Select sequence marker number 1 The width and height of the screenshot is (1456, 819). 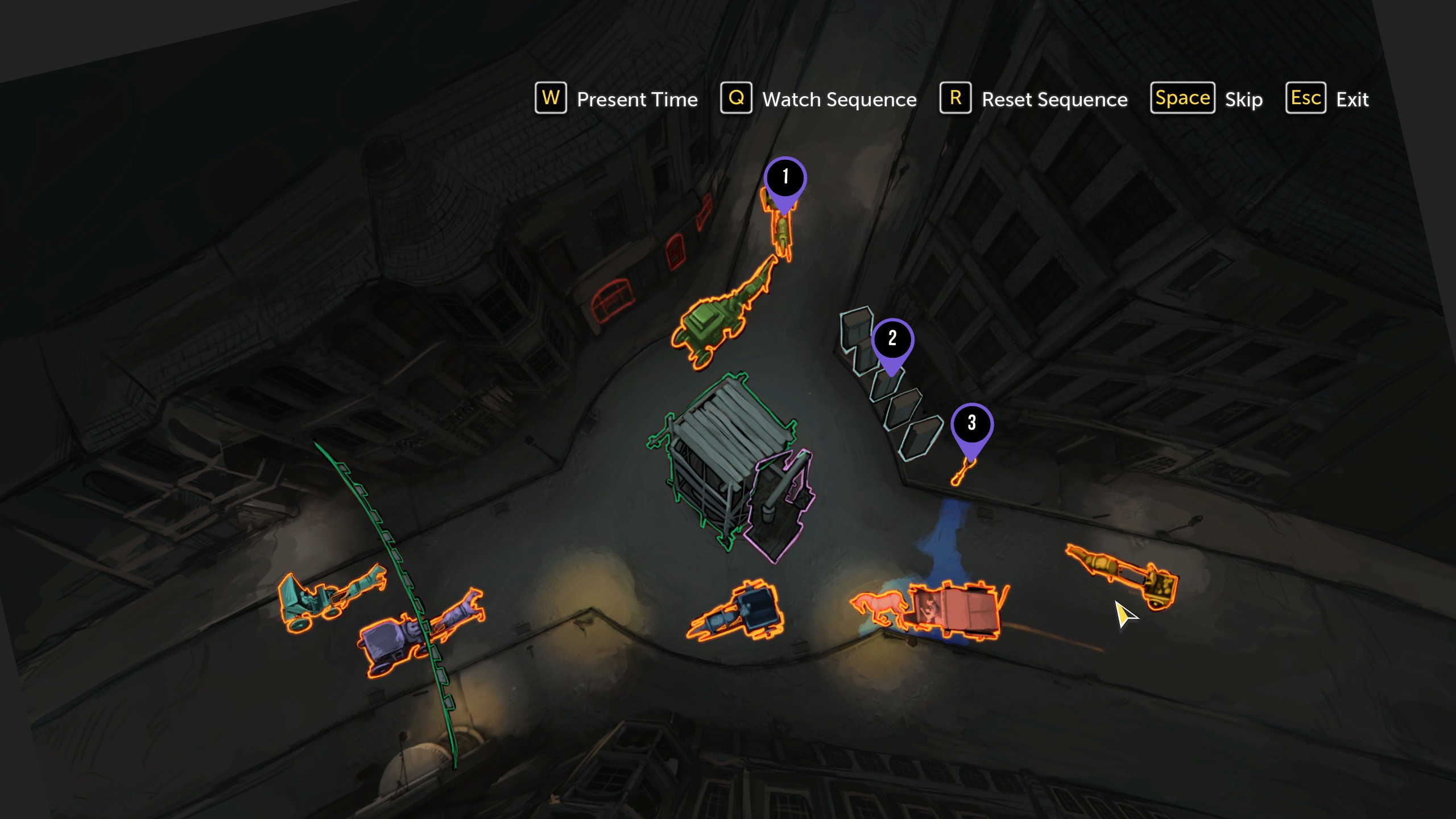[785, 177]
